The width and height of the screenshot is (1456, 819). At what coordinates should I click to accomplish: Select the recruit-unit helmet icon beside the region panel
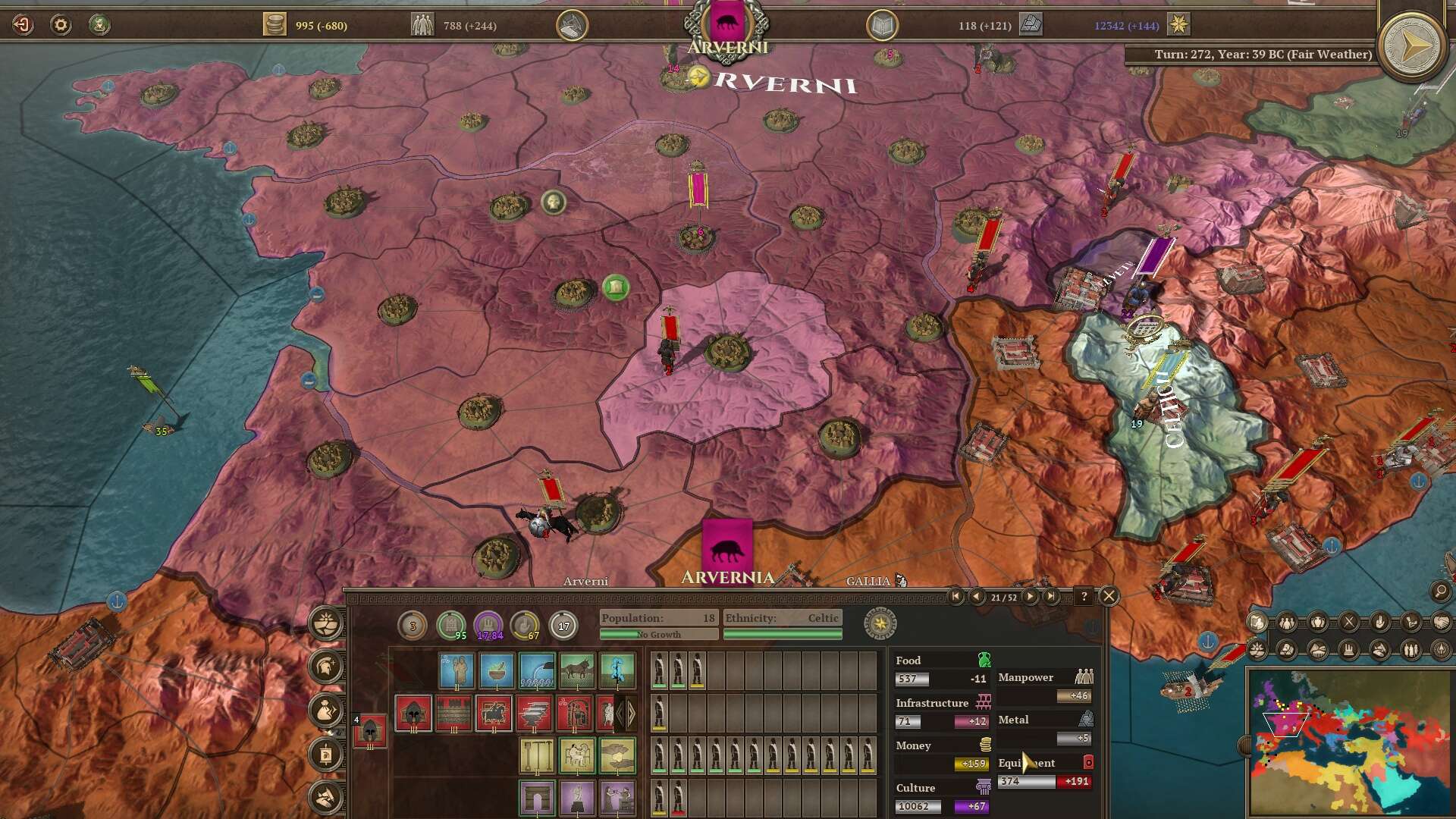pos(325,666)
